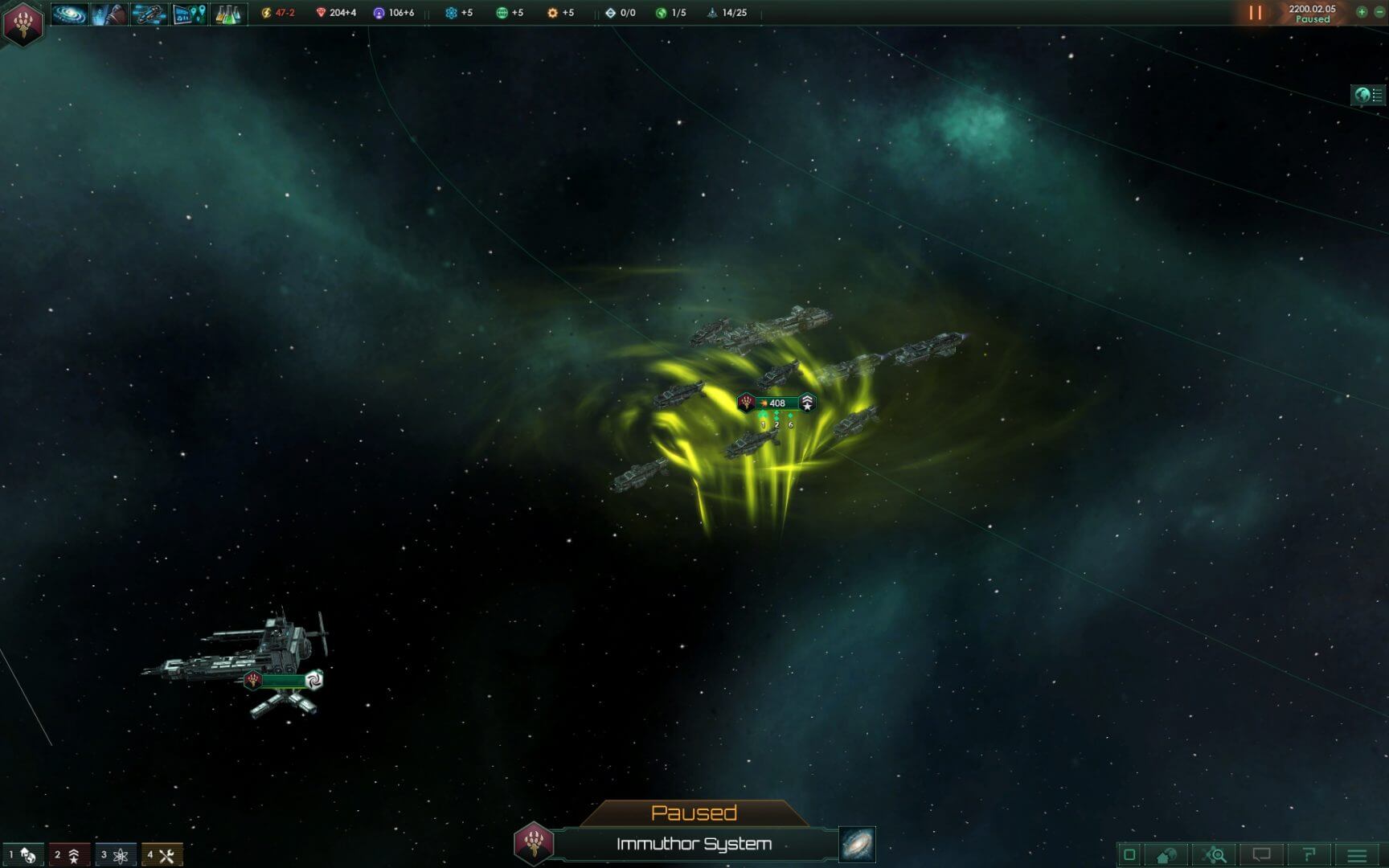Open the empire emblem government panel
Image resolution: width=1389 pixels, height=868 pixels.
23,23
